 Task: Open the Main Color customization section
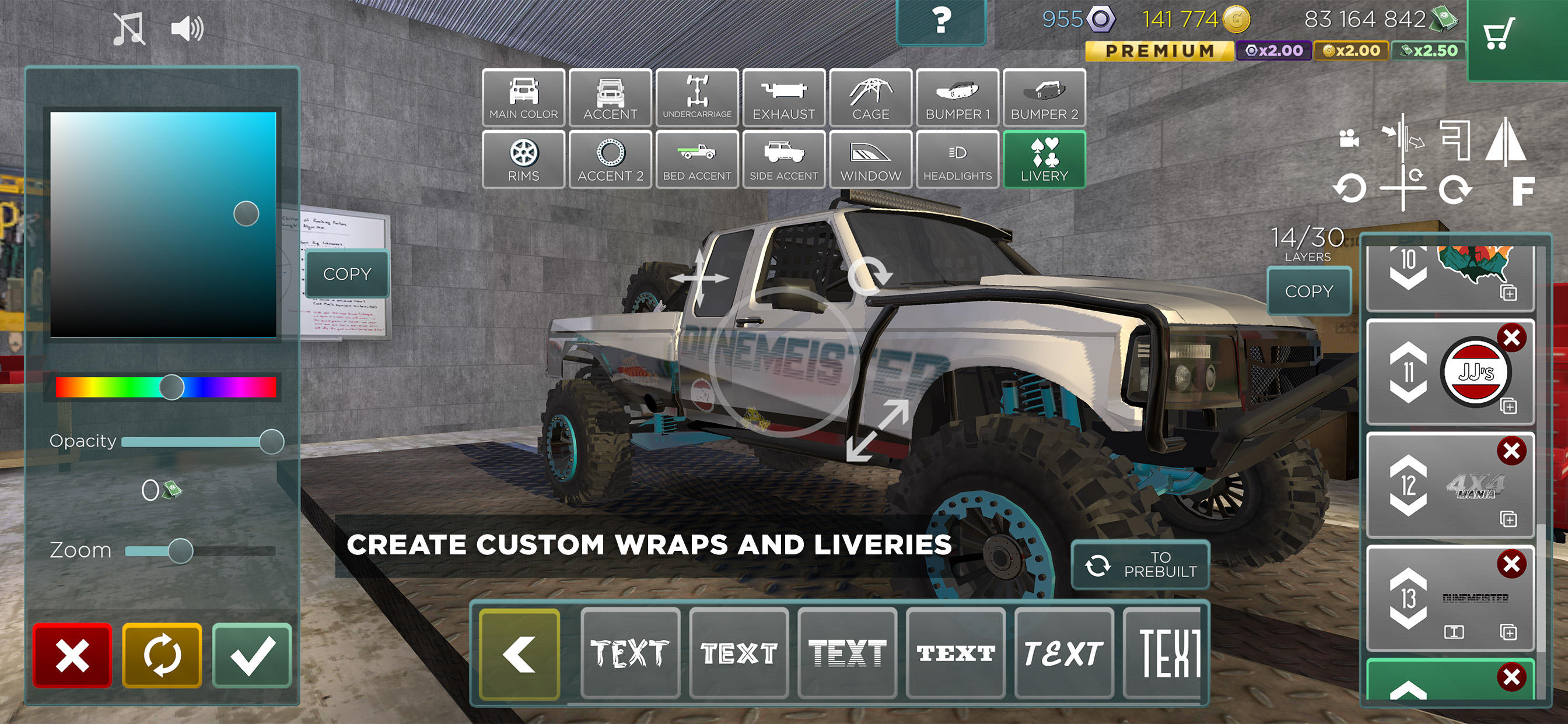[x=523, y=98]
